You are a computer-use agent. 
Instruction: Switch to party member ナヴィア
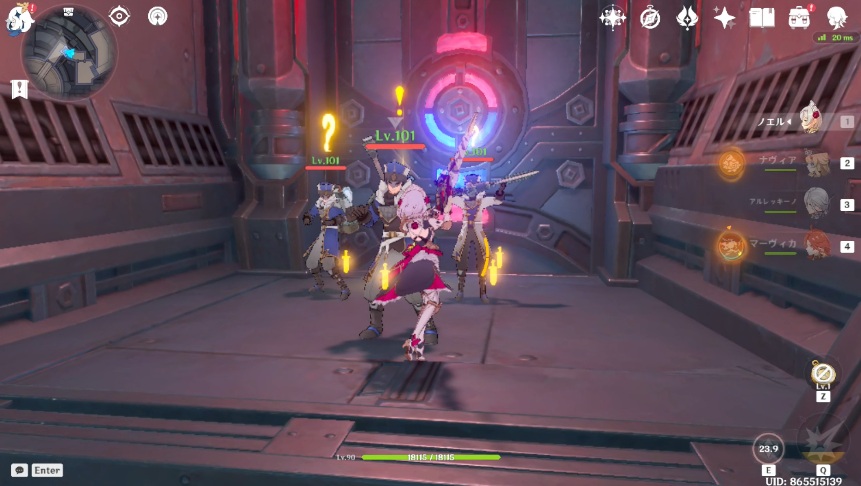817,164
